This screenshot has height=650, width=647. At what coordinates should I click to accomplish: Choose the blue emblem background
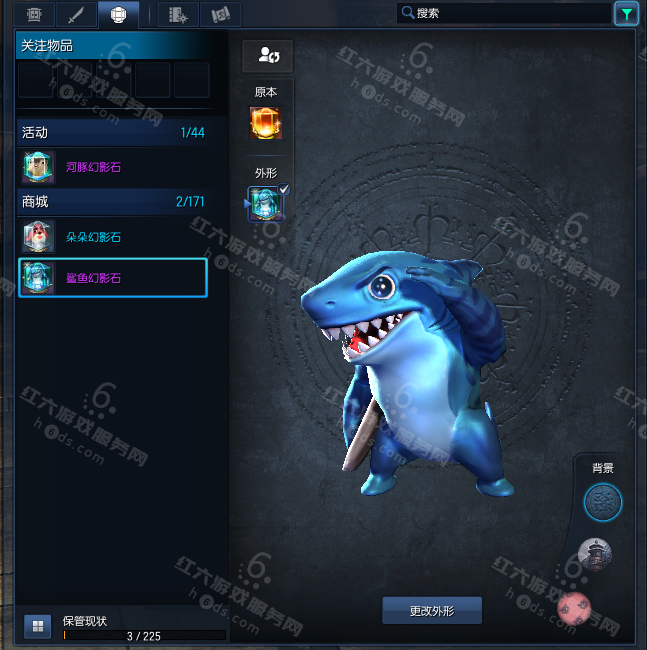(x=602, y=502)
